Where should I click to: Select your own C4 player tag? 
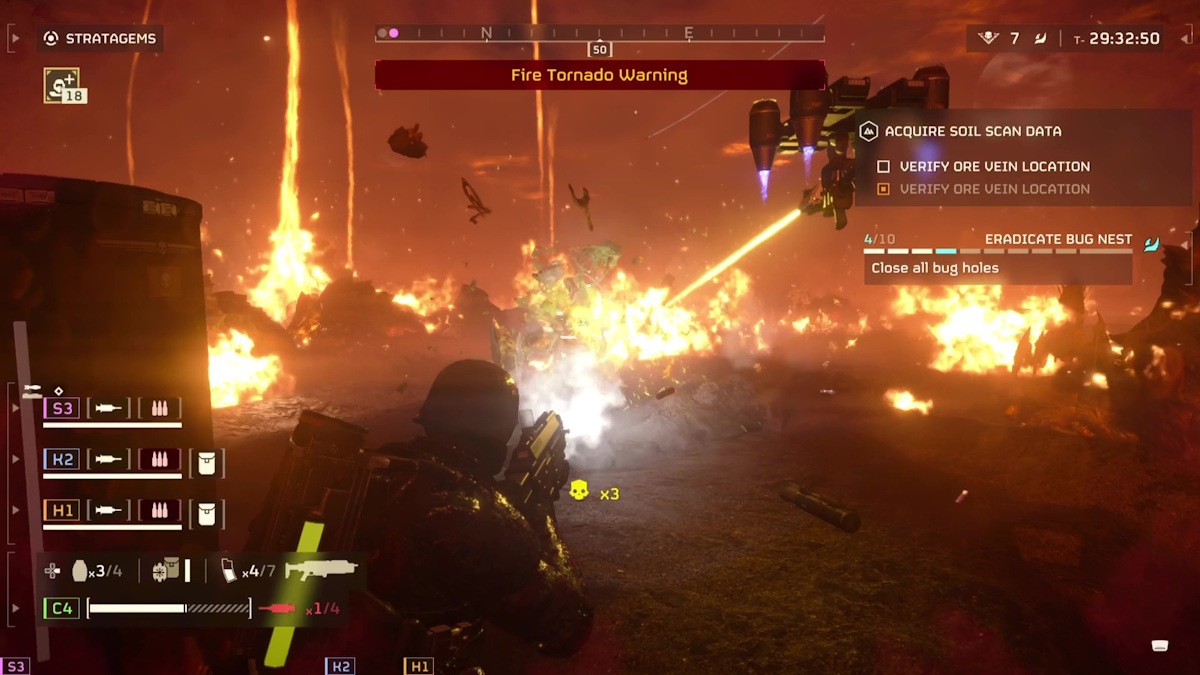click(x=62, y=608)
